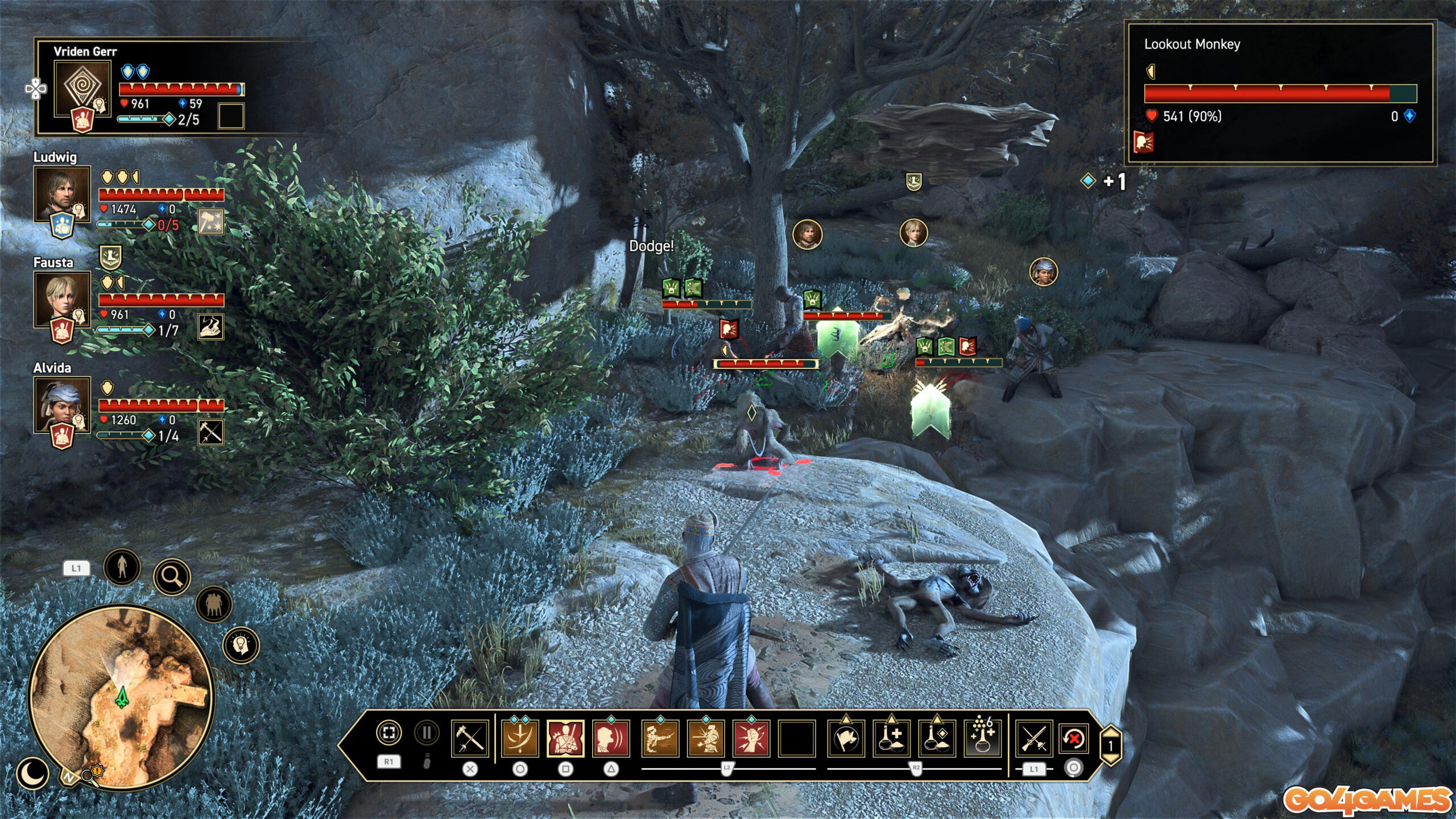
Task: Select Fausta's party portrait
Action: pos(62,300)
